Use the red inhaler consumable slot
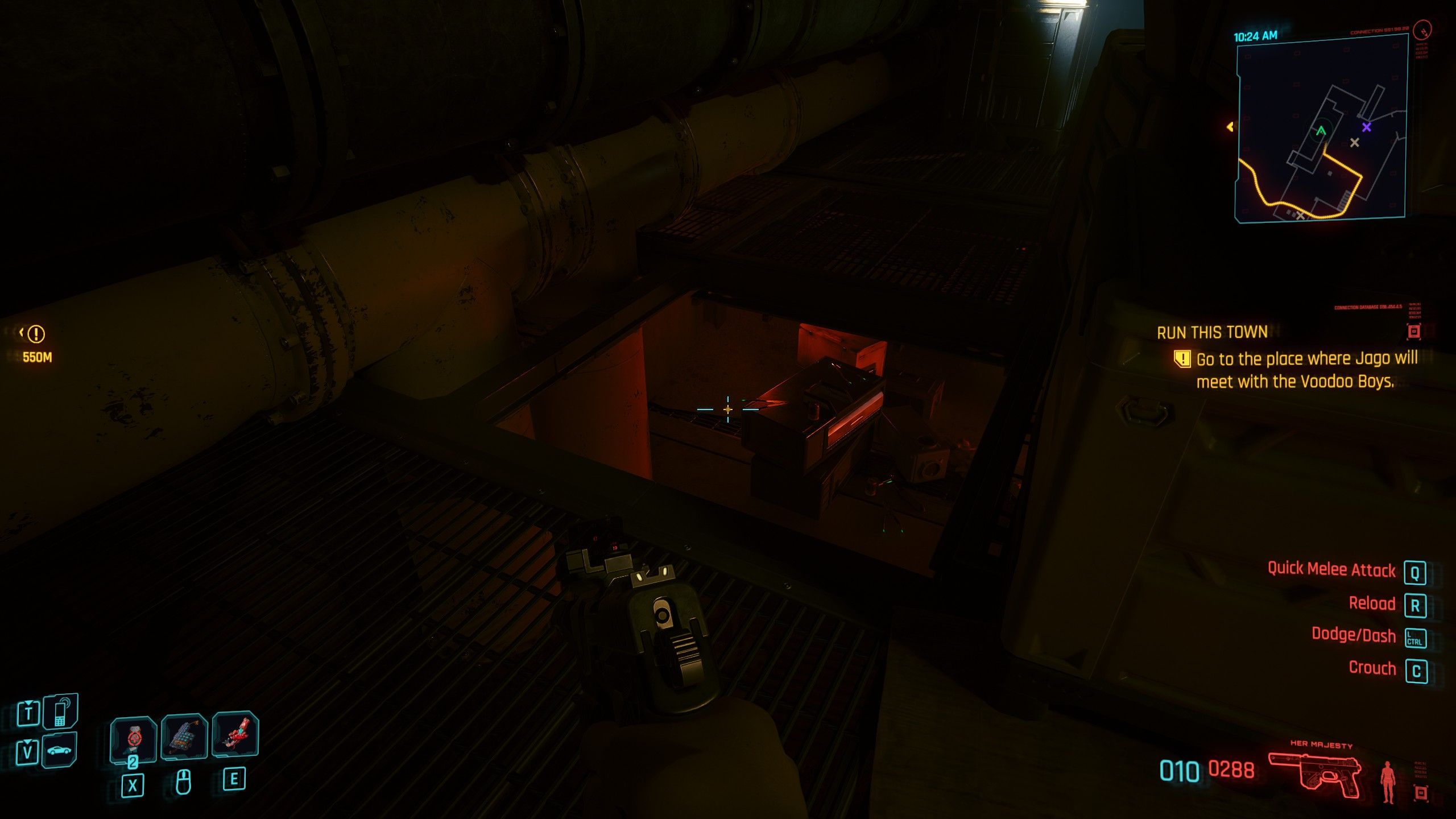The width and height of the screenshot is (1456, 819). [x=235, y=735]
